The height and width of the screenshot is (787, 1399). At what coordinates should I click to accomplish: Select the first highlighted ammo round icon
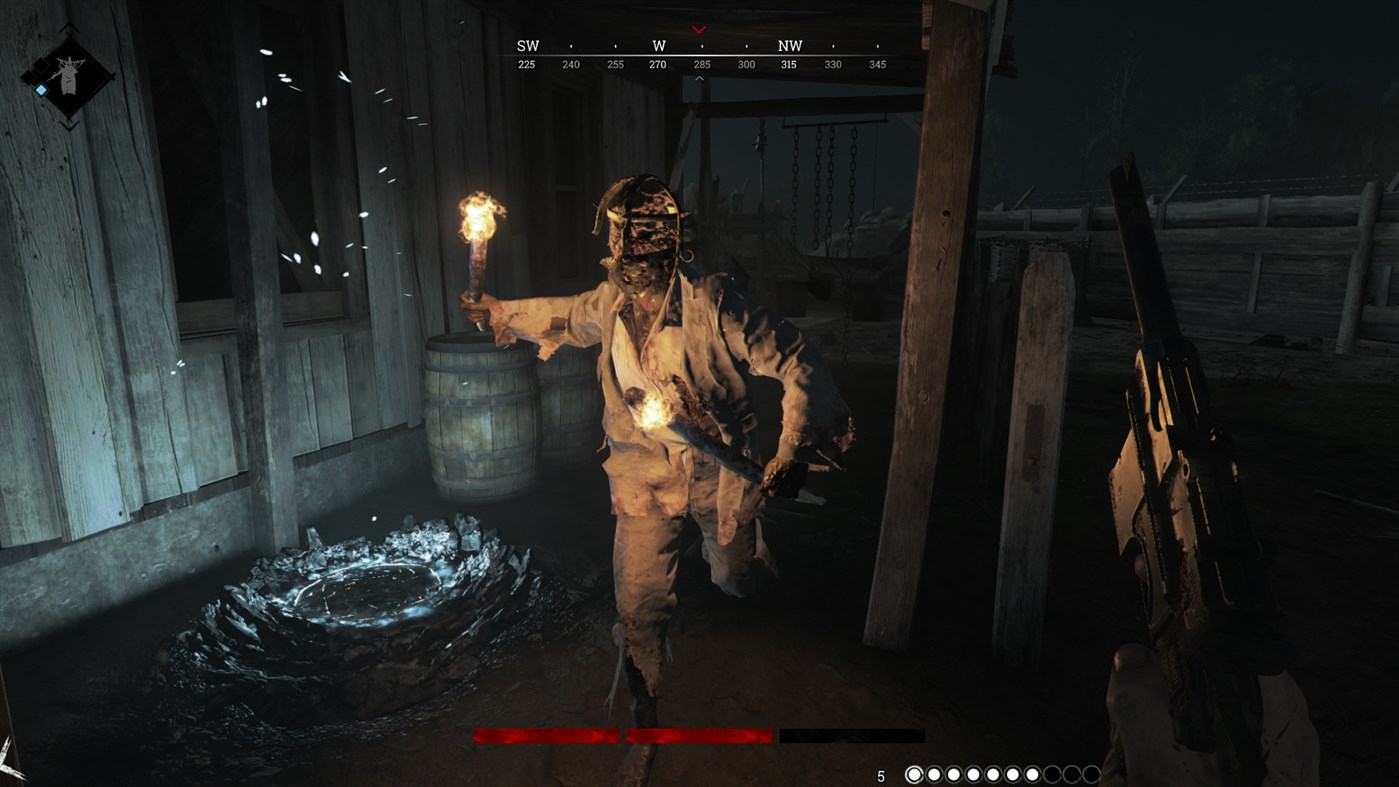coord(915,774)
